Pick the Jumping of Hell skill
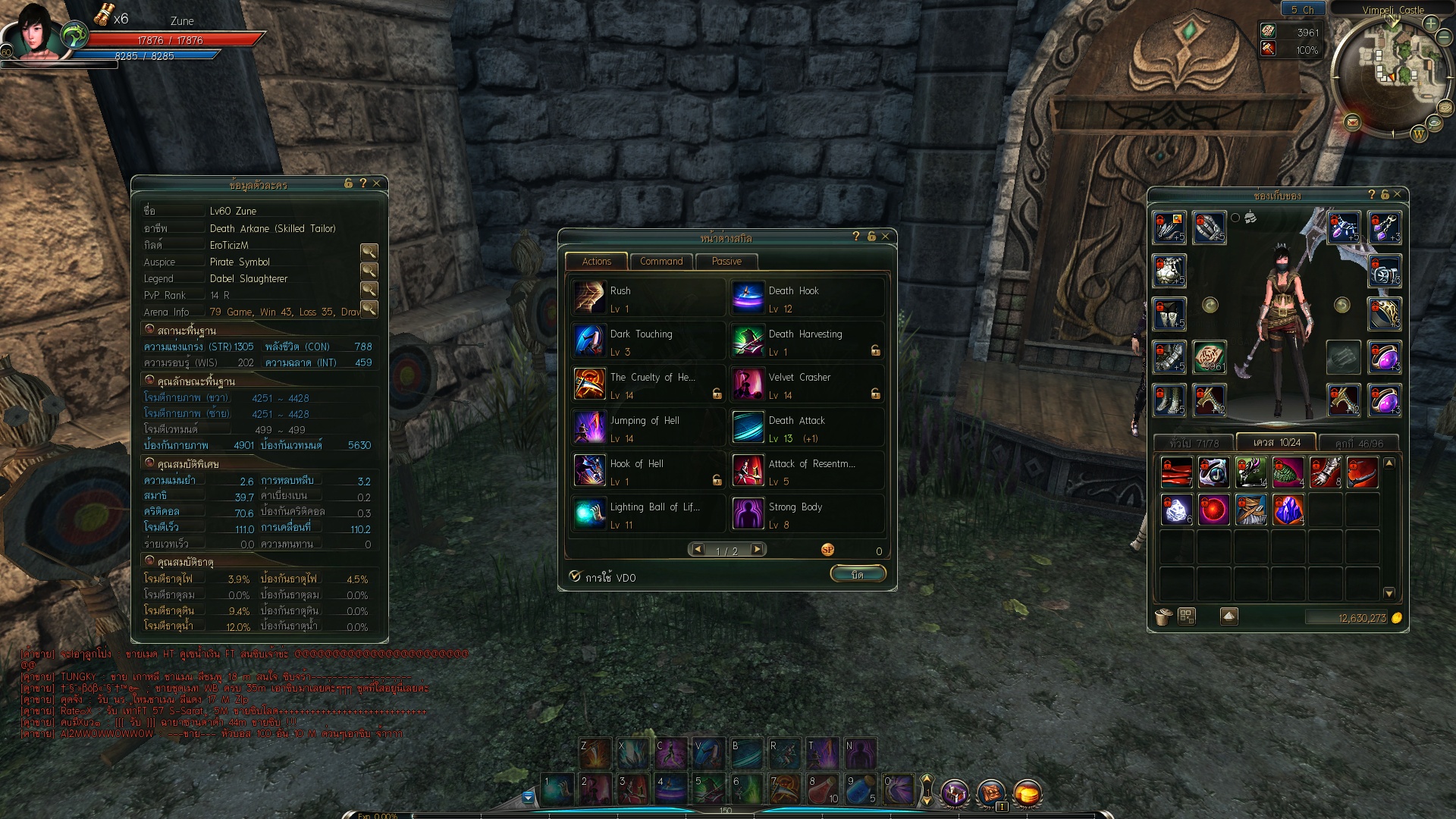 [589, 428]
